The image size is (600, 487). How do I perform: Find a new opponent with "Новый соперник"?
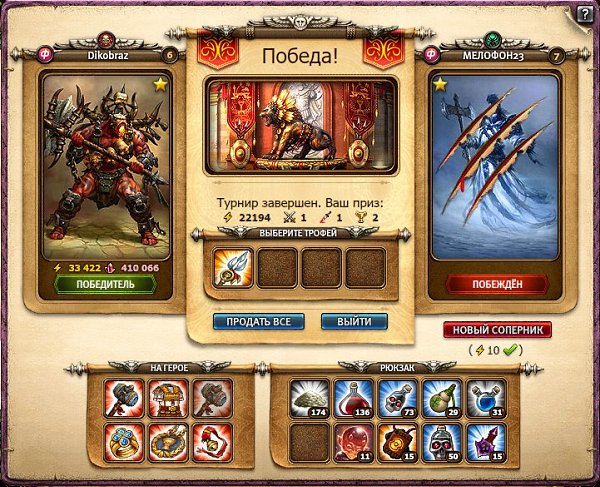[498, 331]
